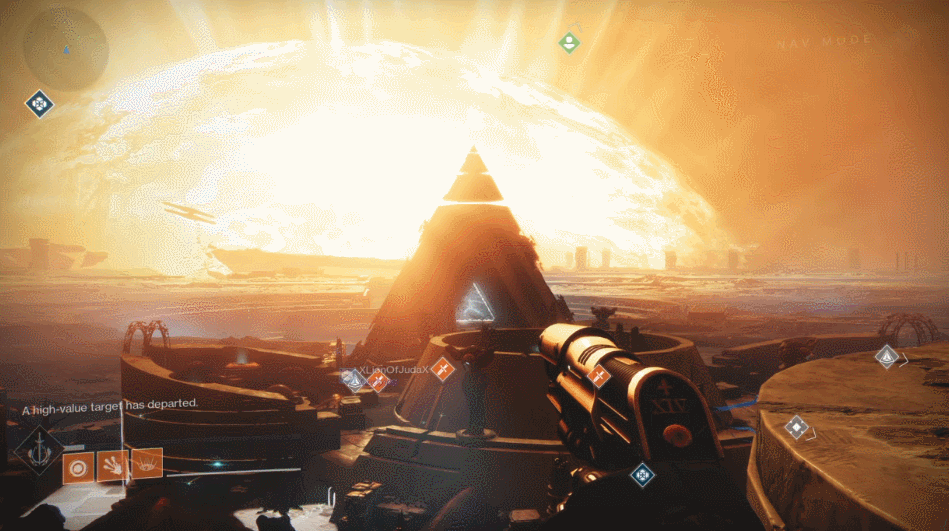949x531 pixels.
Task: Select the green waypoint marker
Action: (568, 42)
